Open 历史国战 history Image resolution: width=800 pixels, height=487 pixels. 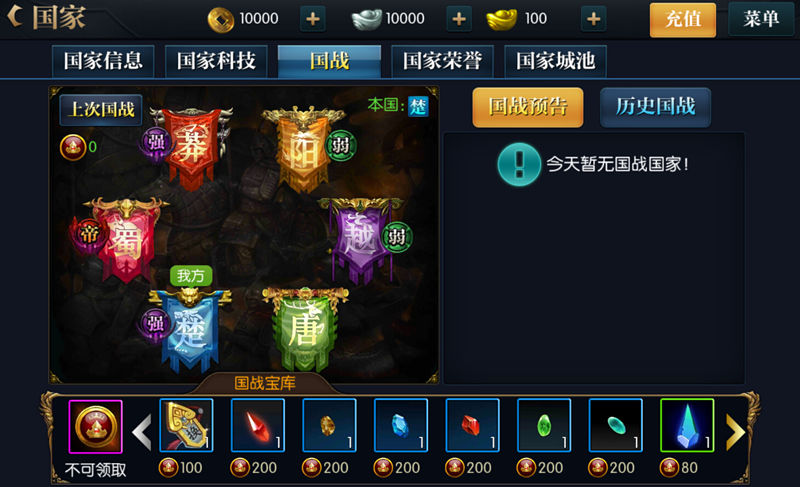655,107
